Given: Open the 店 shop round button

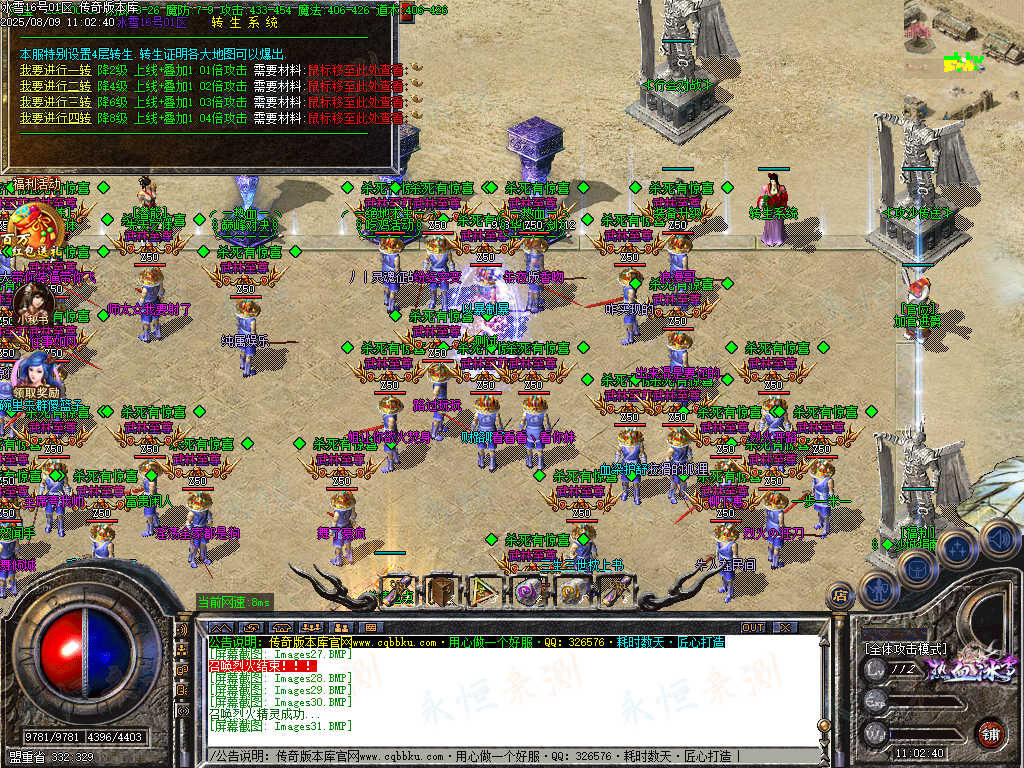Looking at the screenshot, I should (841, 596).
